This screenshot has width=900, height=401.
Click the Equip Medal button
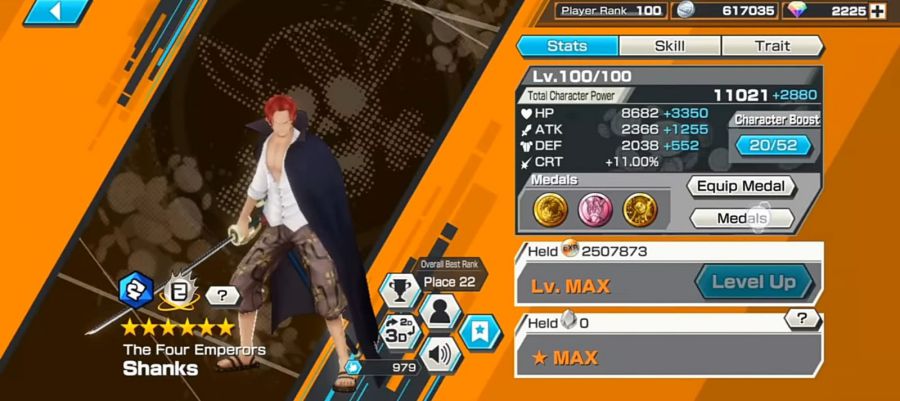pos(741,186)
